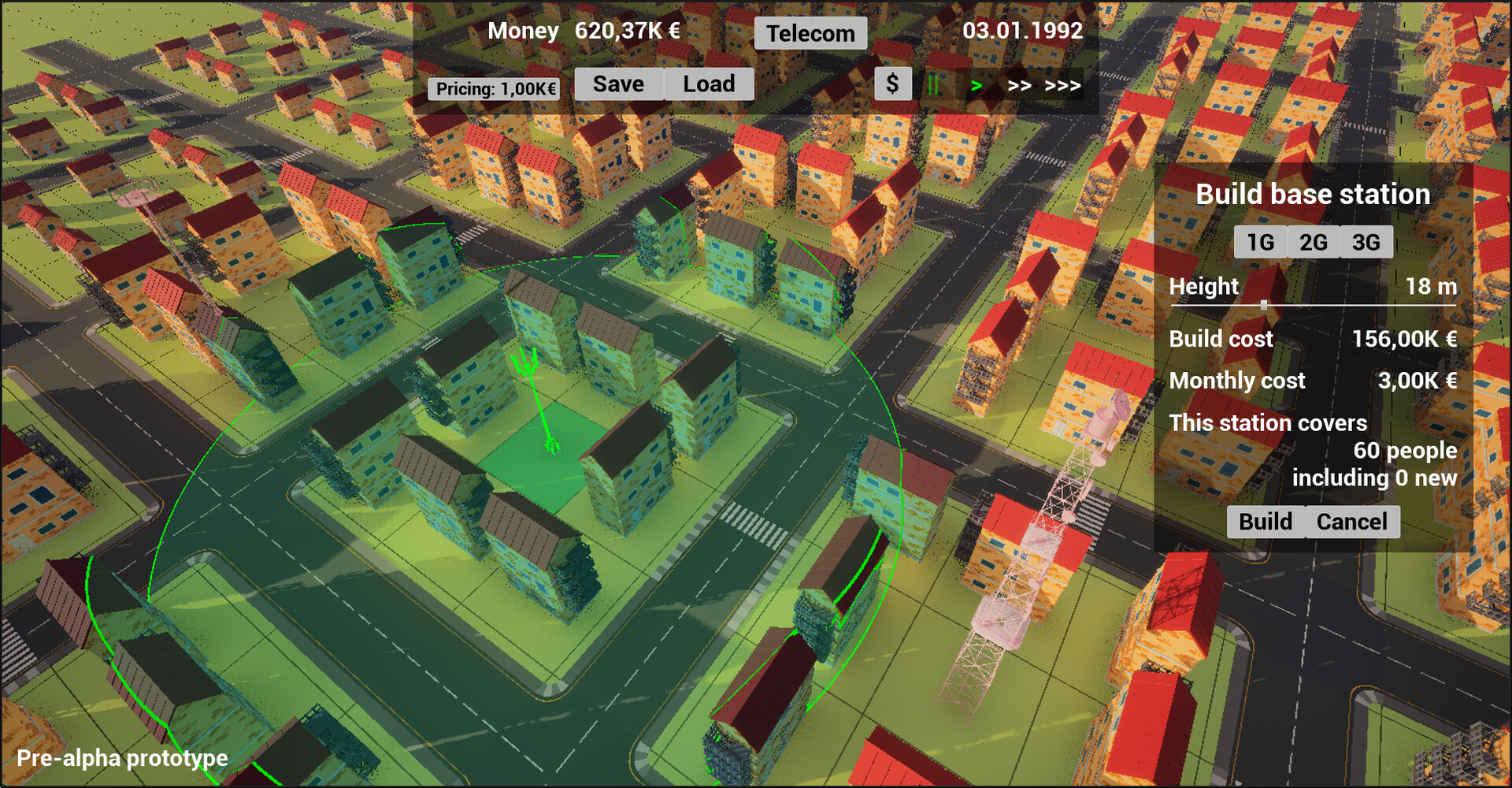Load a saved game

708,83
